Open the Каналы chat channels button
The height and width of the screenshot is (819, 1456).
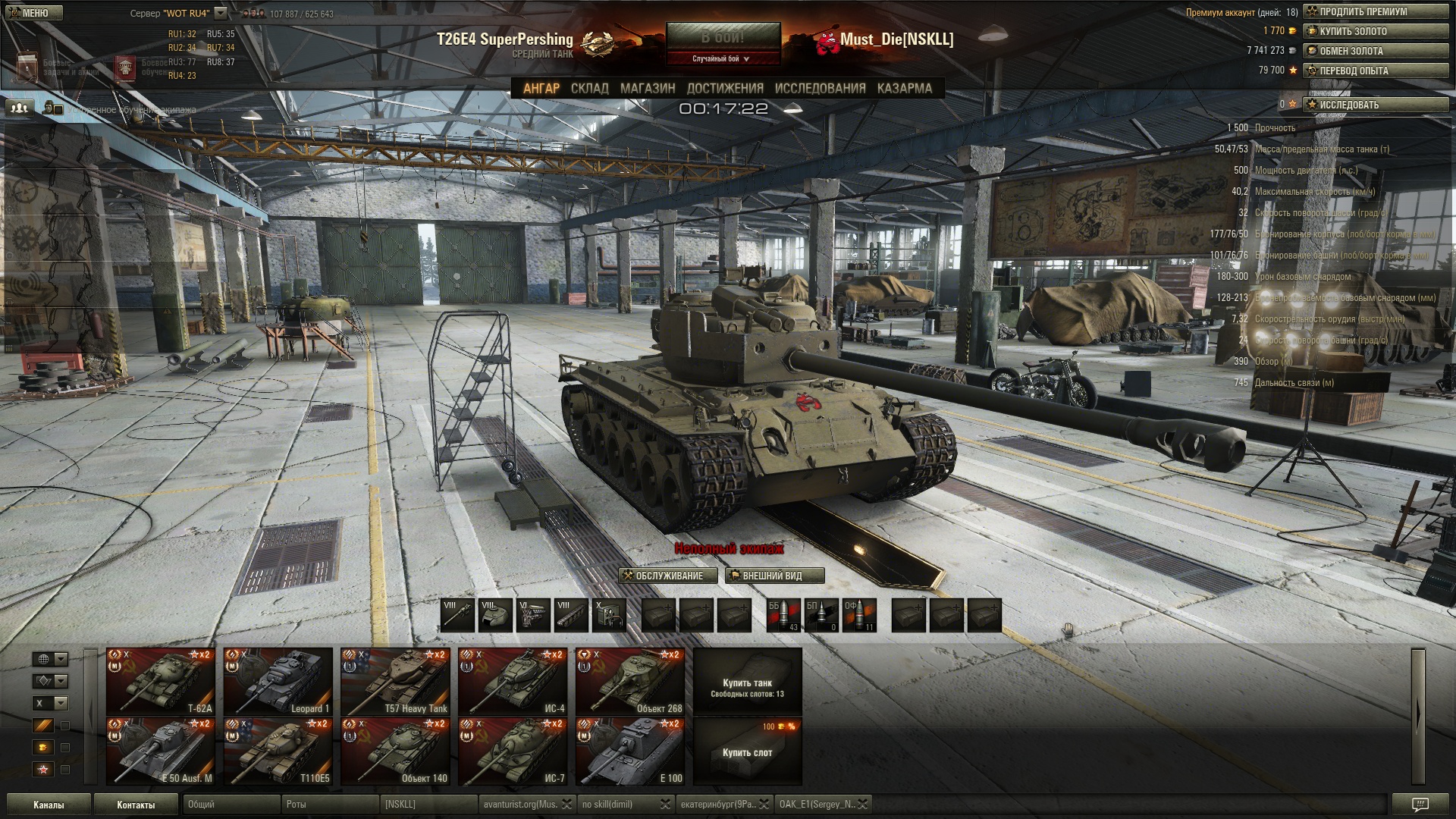49,805
